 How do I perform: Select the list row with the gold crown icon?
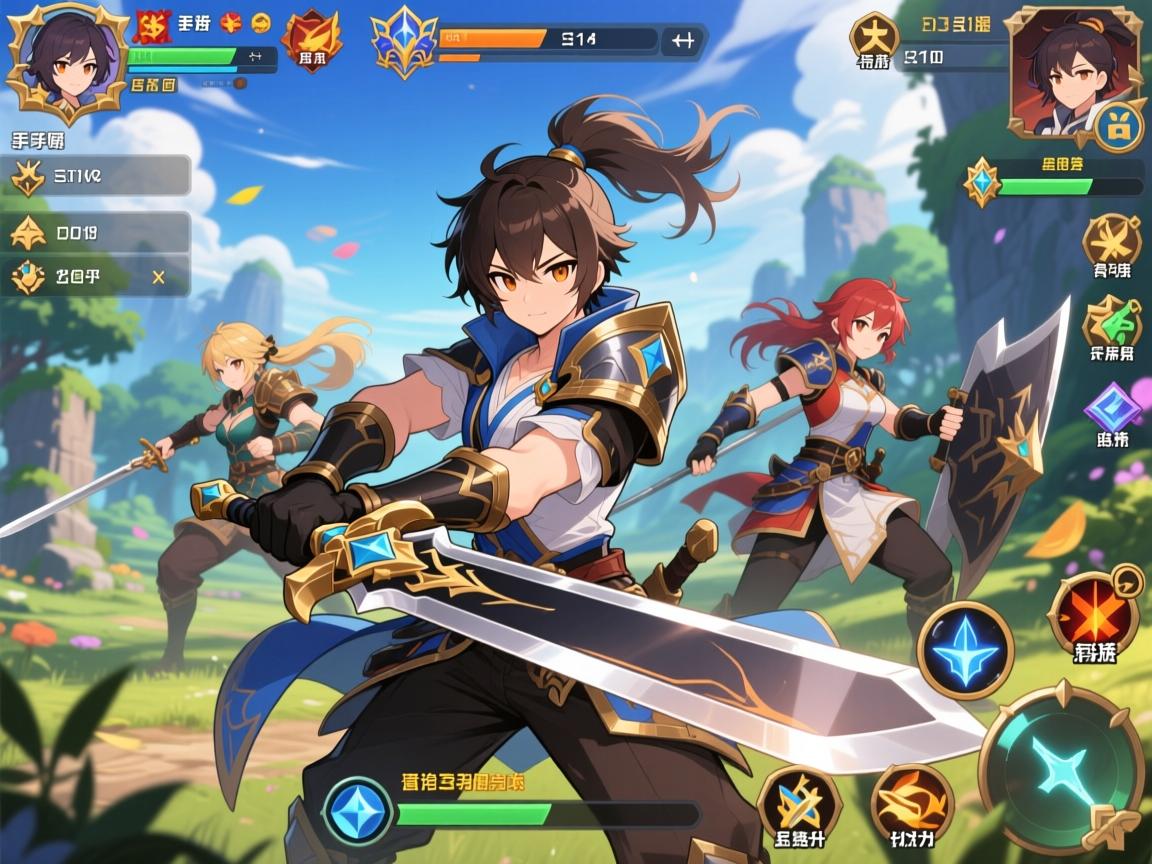[x=100, y=177]
